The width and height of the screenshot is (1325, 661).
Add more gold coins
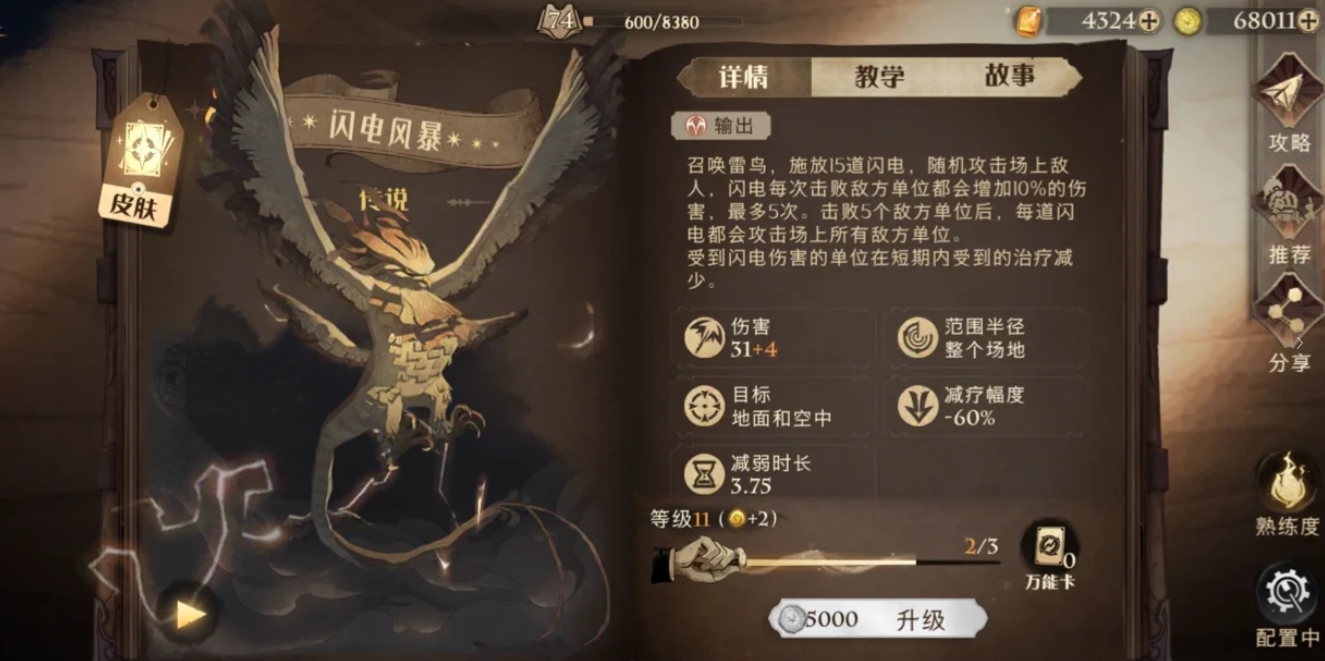(1308, 20)
